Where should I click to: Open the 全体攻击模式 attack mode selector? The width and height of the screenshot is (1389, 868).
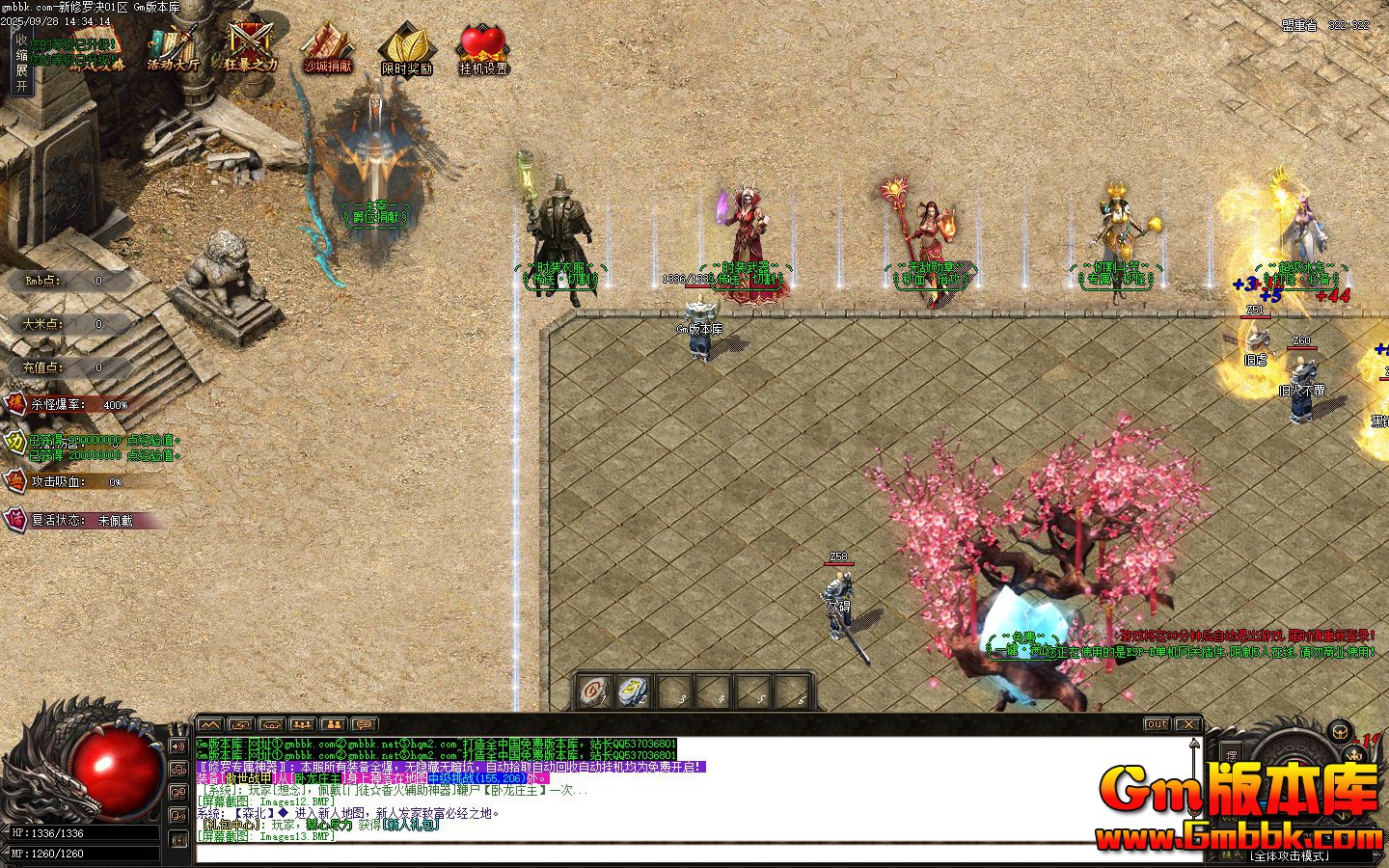pos(1289,855)
